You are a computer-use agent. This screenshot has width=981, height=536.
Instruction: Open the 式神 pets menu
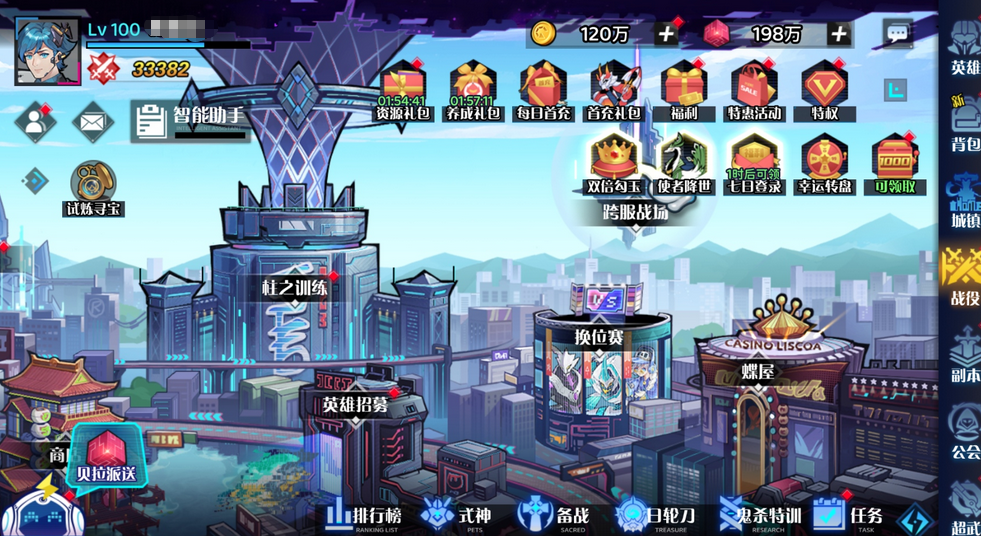(458, 515)
